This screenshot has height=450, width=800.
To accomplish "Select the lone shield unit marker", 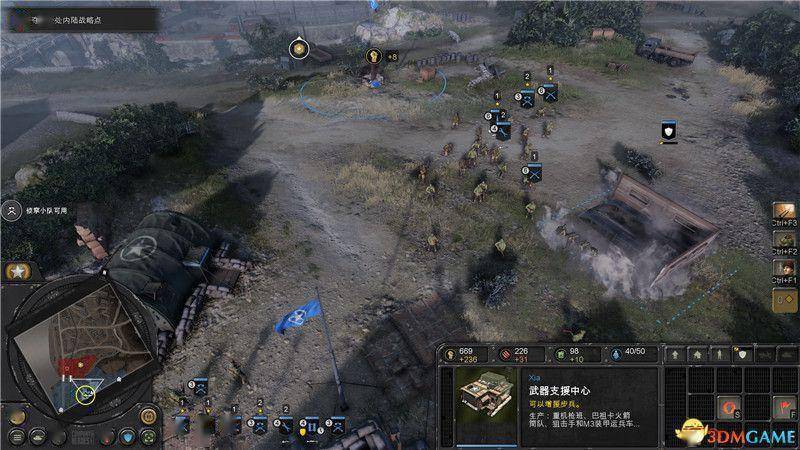I will pyautogui.click(x=669, y=131).
